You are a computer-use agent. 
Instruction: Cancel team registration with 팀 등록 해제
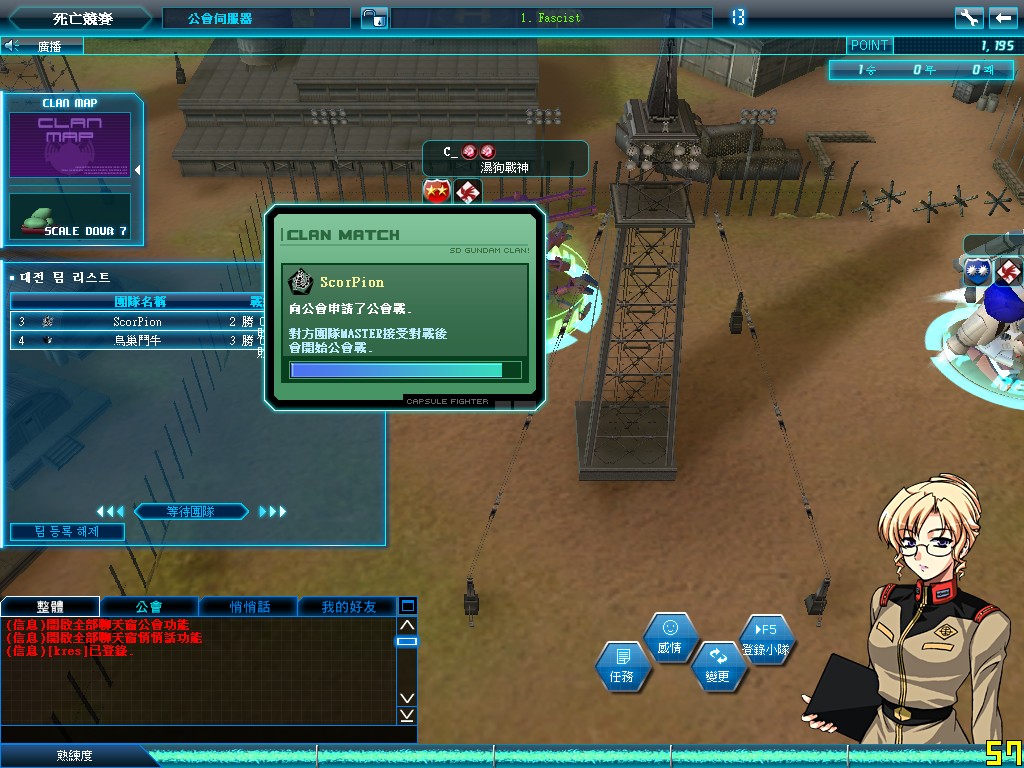67,532
